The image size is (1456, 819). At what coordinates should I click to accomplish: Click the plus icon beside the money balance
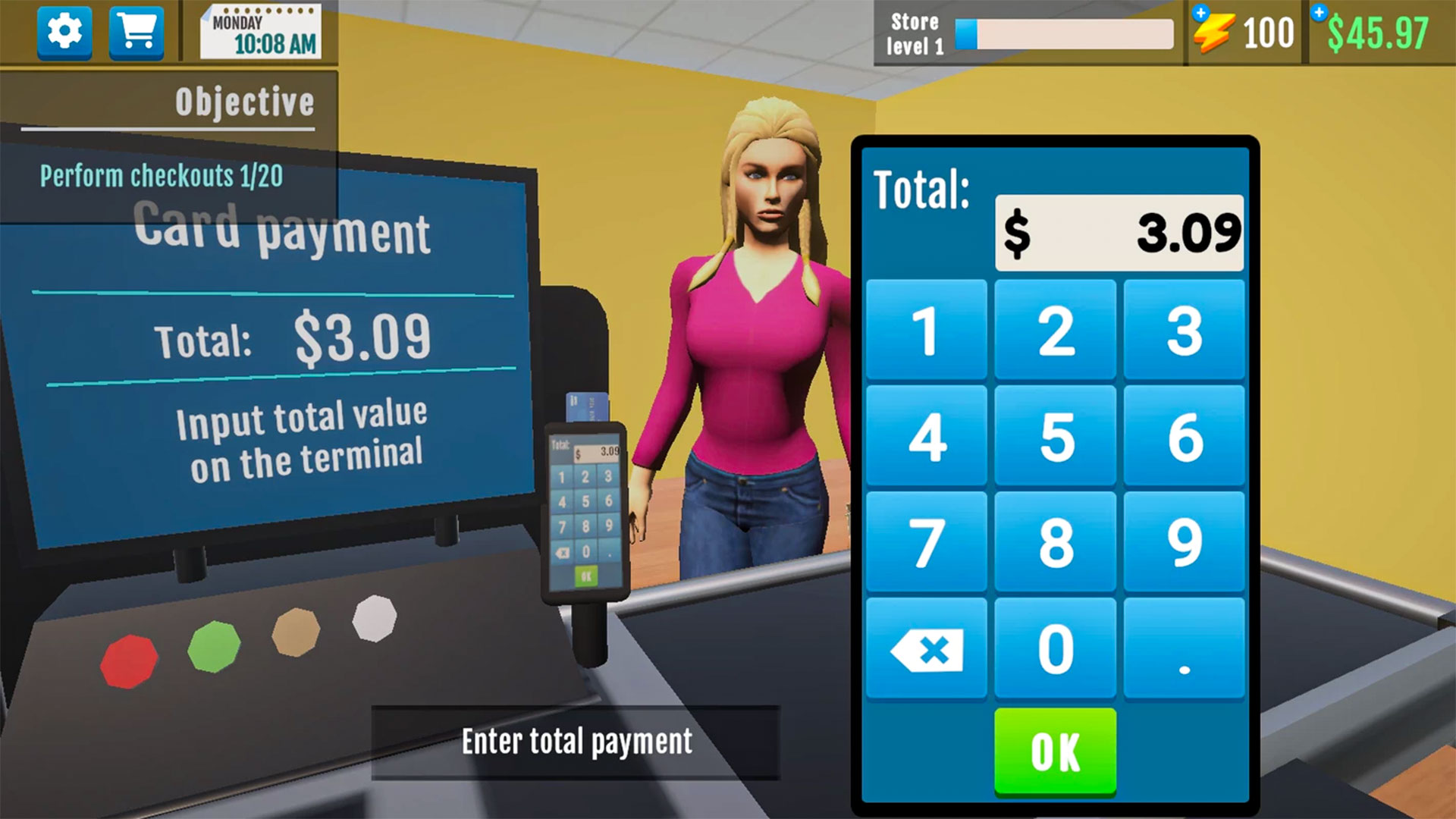click(1319, 11)
